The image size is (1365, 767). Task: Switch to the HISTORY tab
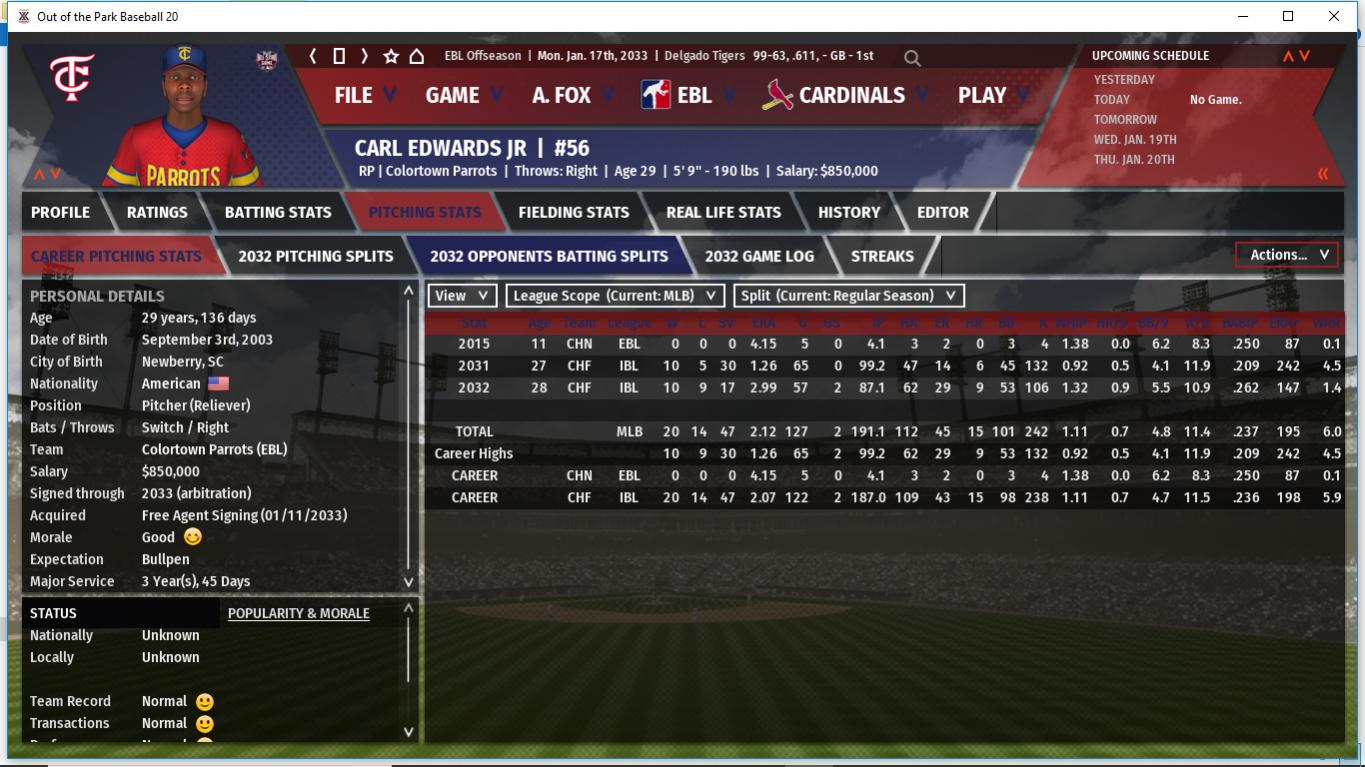(x=848, y=212)
